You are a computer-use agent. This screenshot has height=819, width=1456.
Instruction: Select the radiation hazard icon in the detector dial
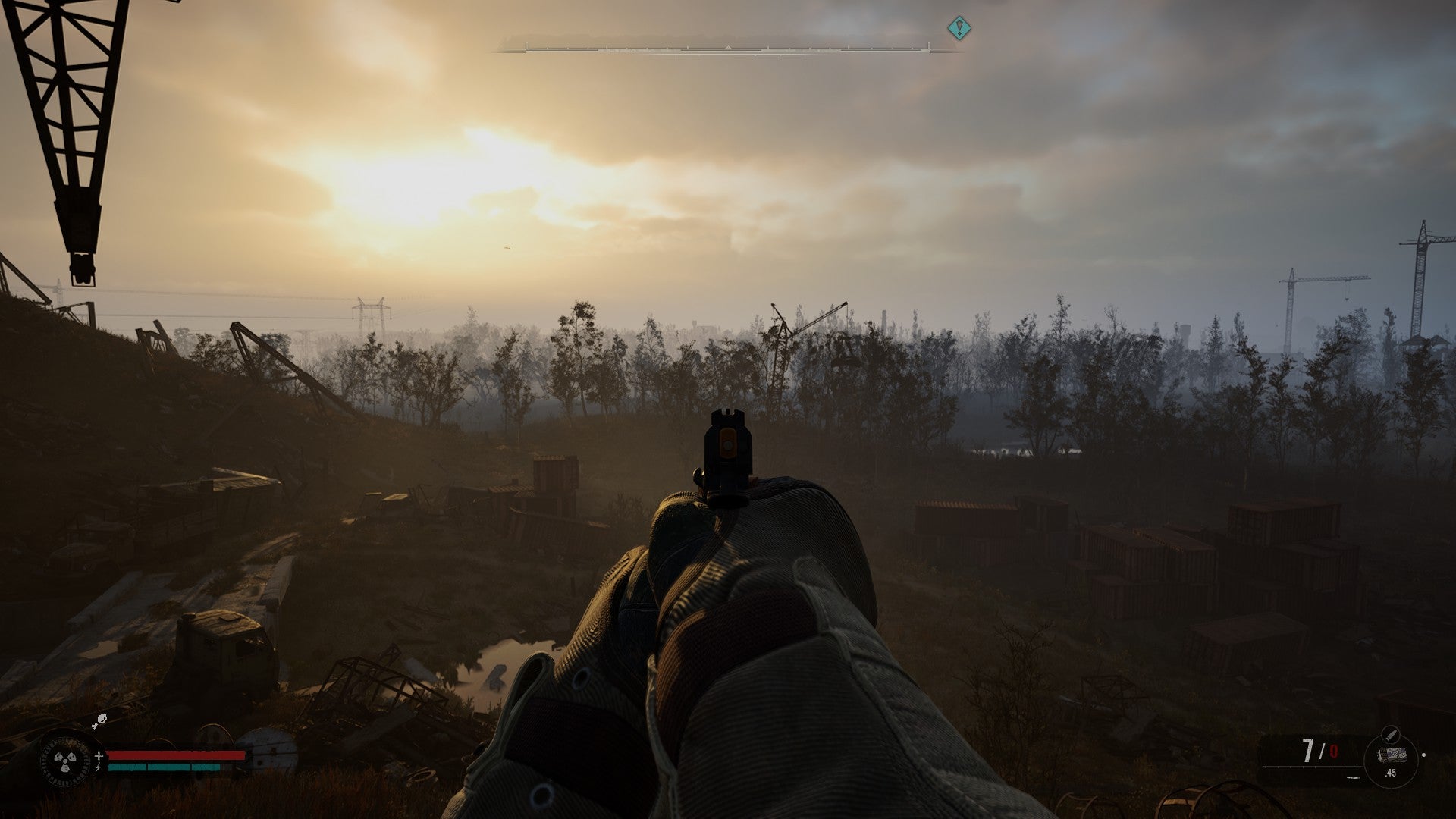point(64,761)
